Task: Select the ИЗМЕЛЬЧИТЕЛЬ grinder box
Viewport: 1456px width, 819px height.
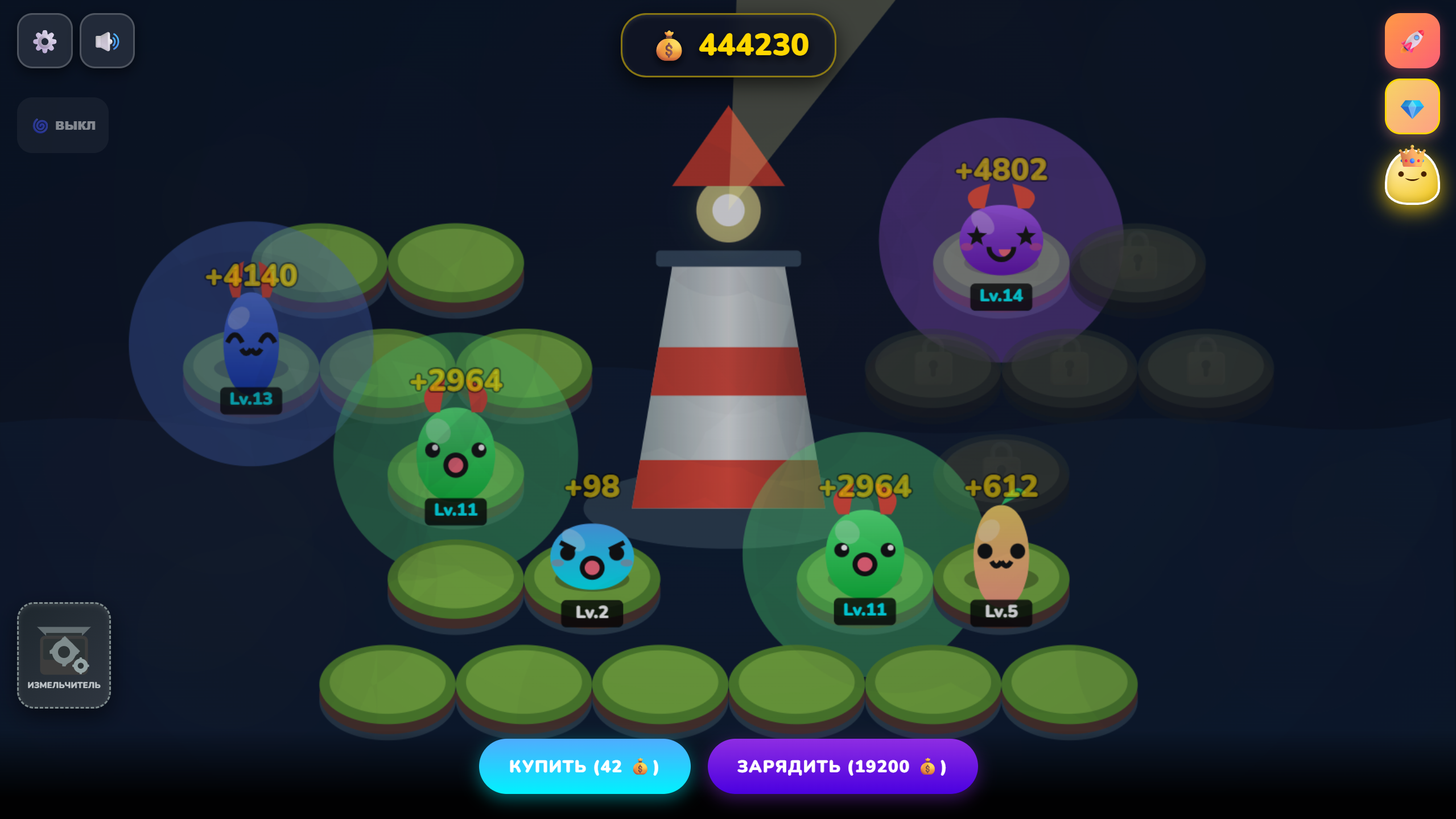Action: [x=64, y=655]
